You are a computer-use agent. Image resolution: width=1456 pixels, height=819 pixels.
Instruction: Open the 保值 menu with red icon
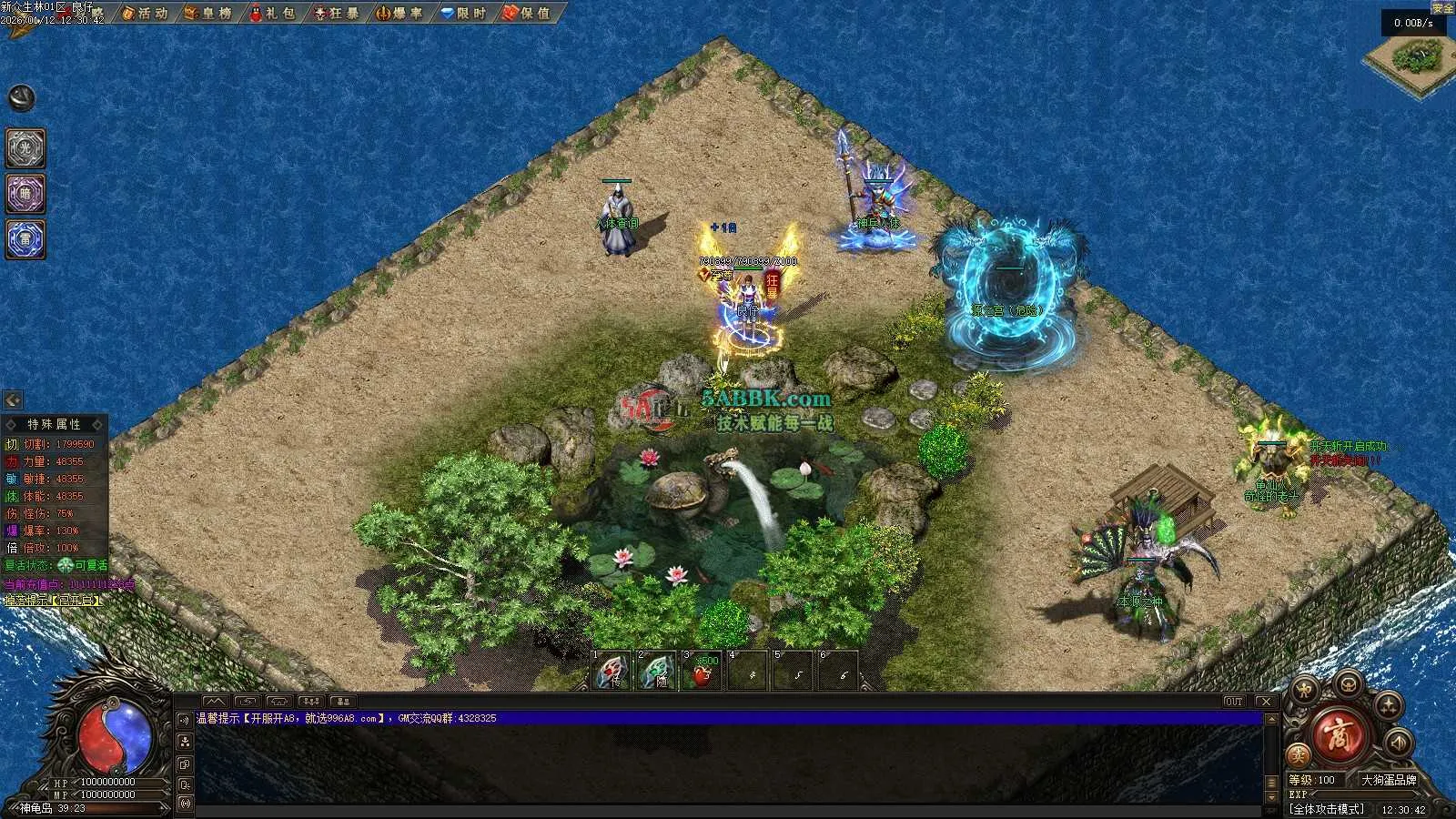tap(527, 13)
